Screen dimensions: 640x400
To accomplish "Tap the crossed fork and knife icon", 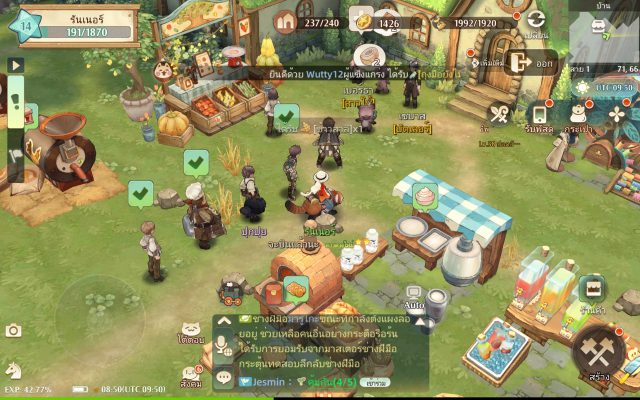I will [x=500, y=115].
